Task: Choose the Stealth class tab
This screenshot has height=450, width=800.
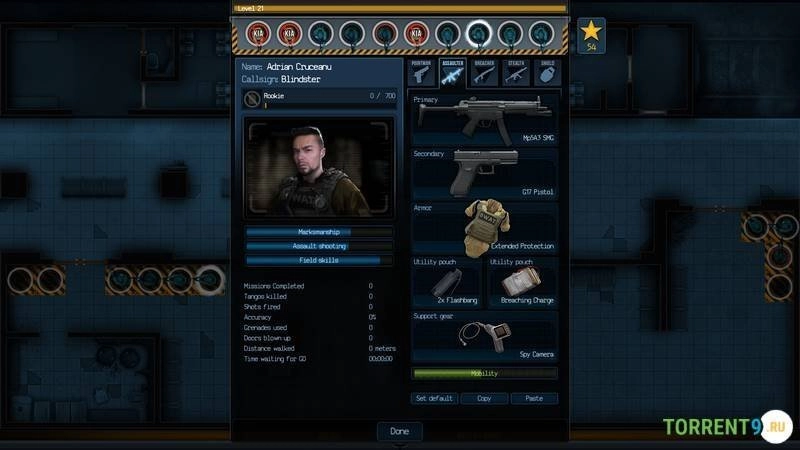Action: point(515,72)
